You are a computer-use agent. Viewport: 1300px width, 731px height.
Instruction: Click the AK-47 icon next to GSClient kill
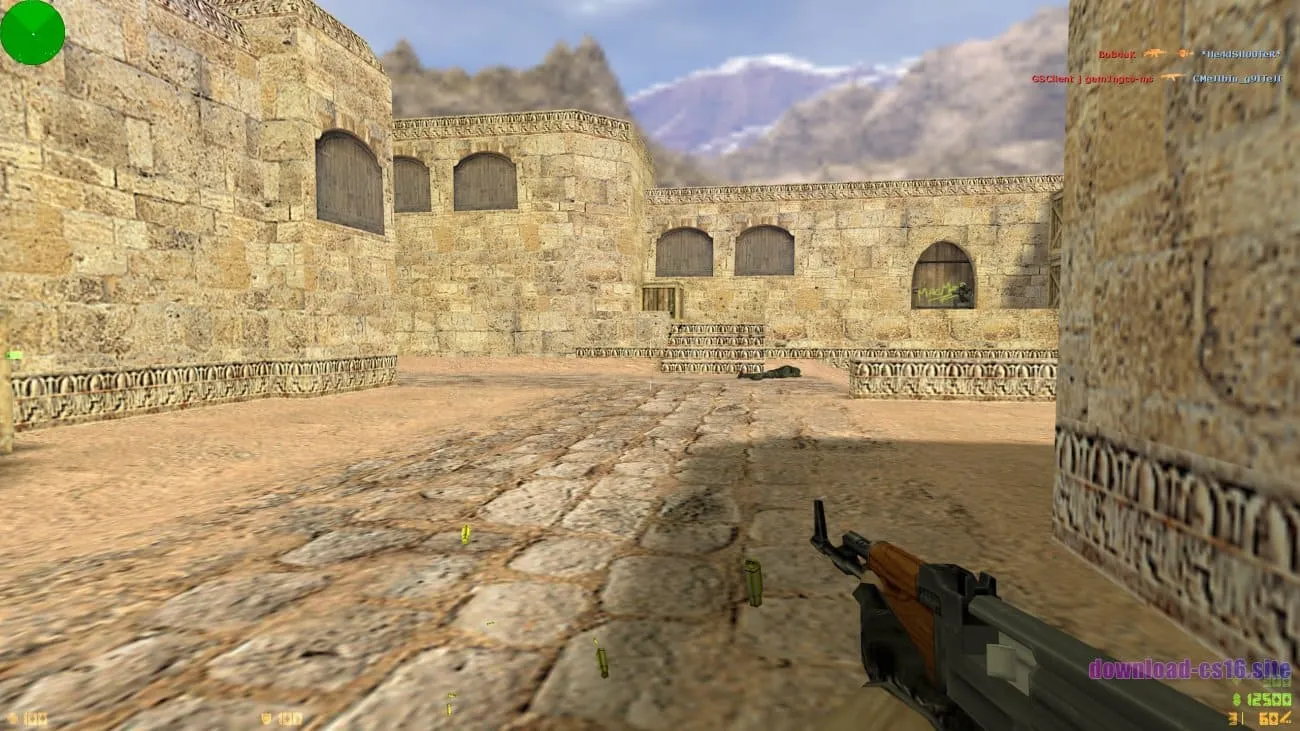coord(1172,75)
